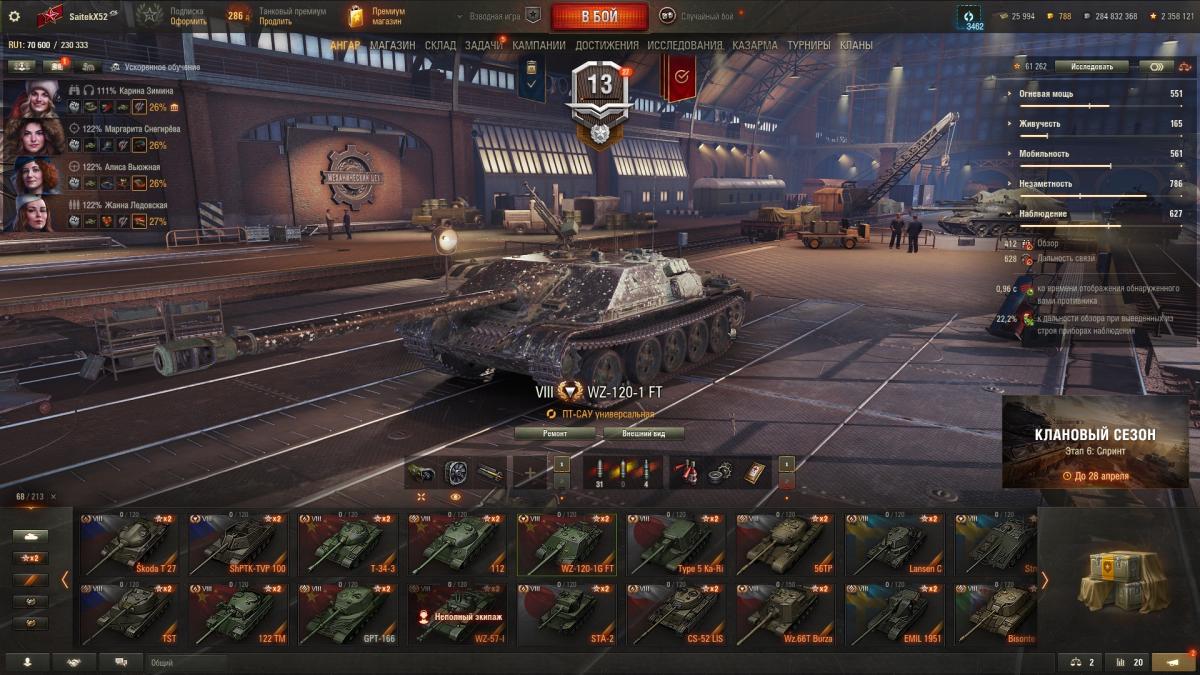
Task: Click the Исследовать button
Action: coord(1091,67)
